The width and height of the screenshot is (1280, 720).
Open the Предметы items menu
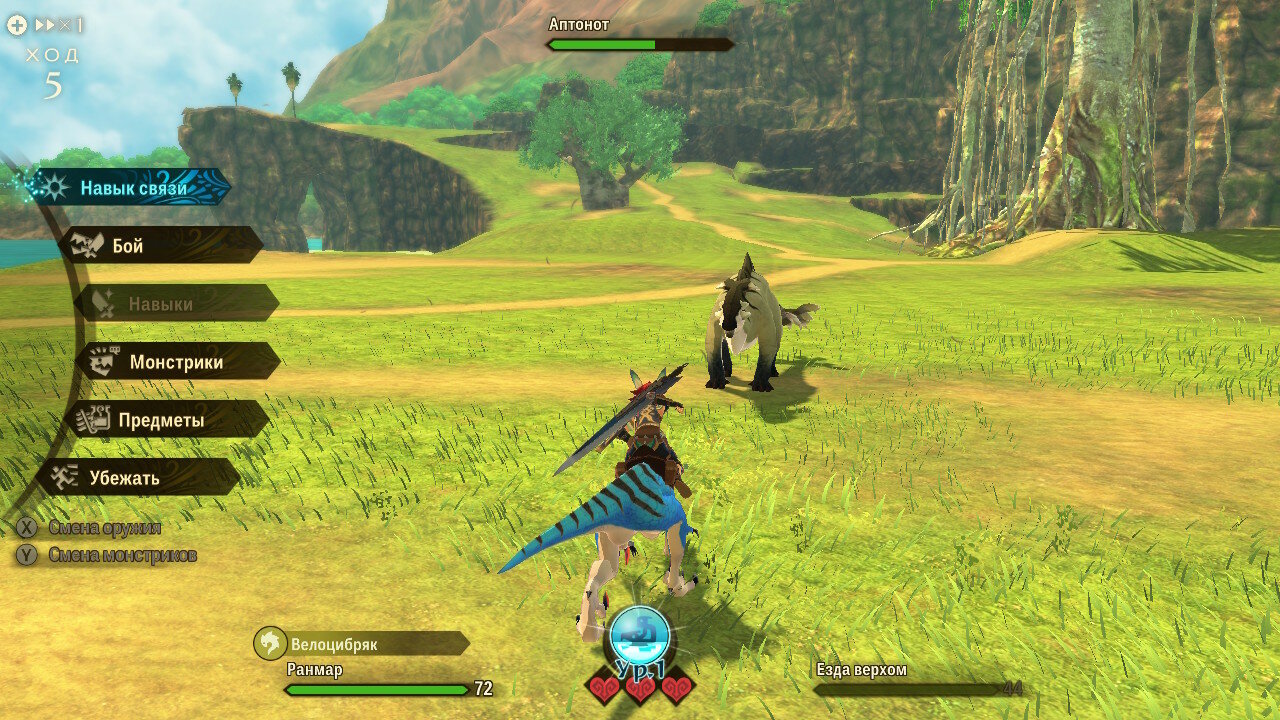(x=165, y=420)
